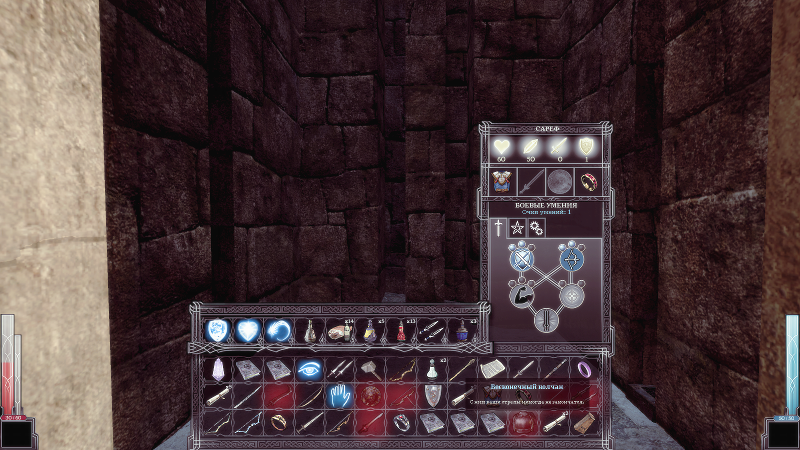
Task: Select the purple ring in inventory
Action: tap(585, 369)
